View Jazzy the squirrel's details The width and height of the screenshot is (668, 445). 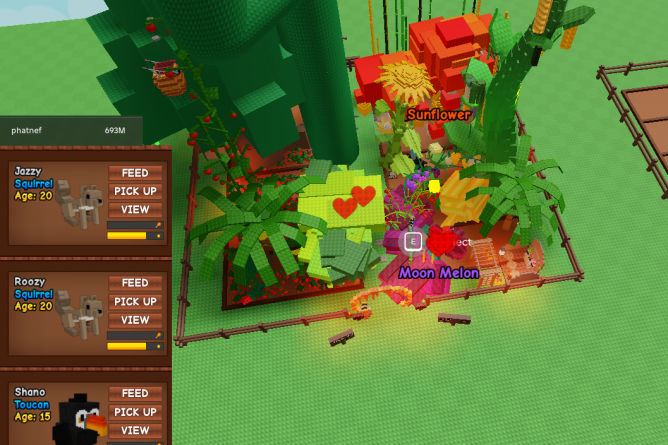135,210
